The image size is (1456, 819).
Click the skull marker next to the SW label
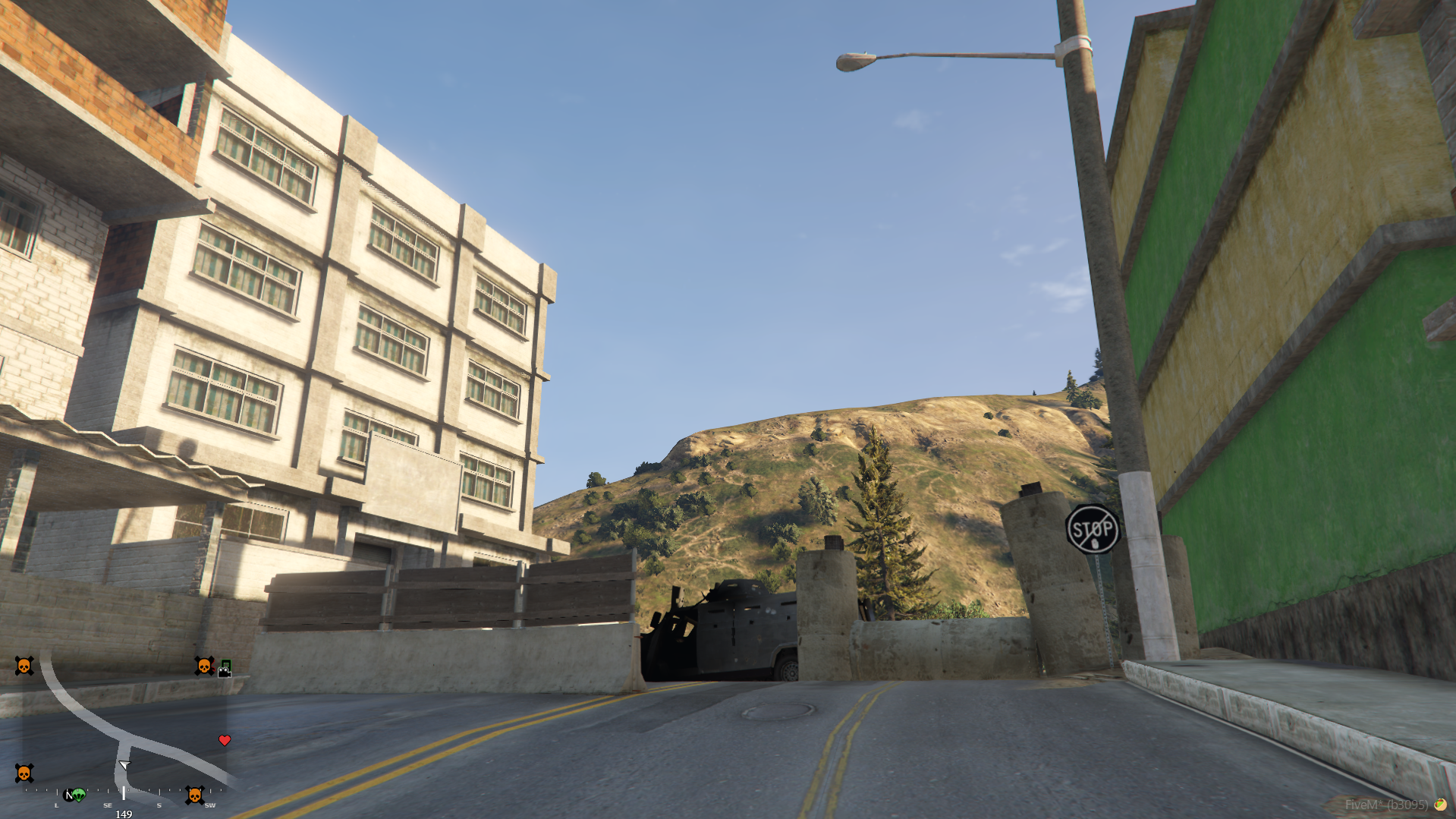[194, 795]
